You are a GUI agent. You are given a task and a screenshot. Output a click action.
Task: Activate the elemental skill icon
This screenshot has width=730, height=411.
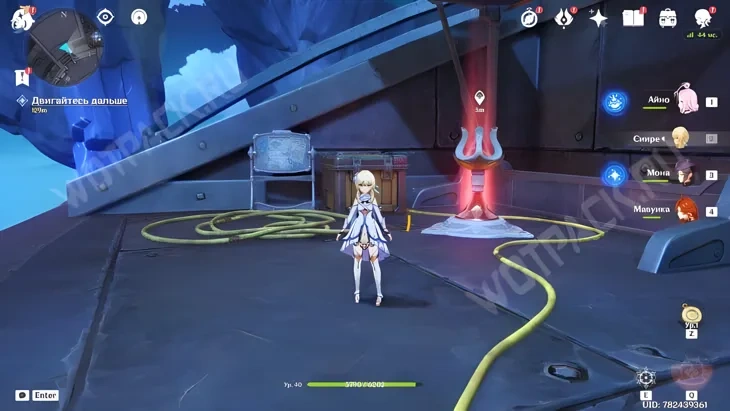click(646, 378)
